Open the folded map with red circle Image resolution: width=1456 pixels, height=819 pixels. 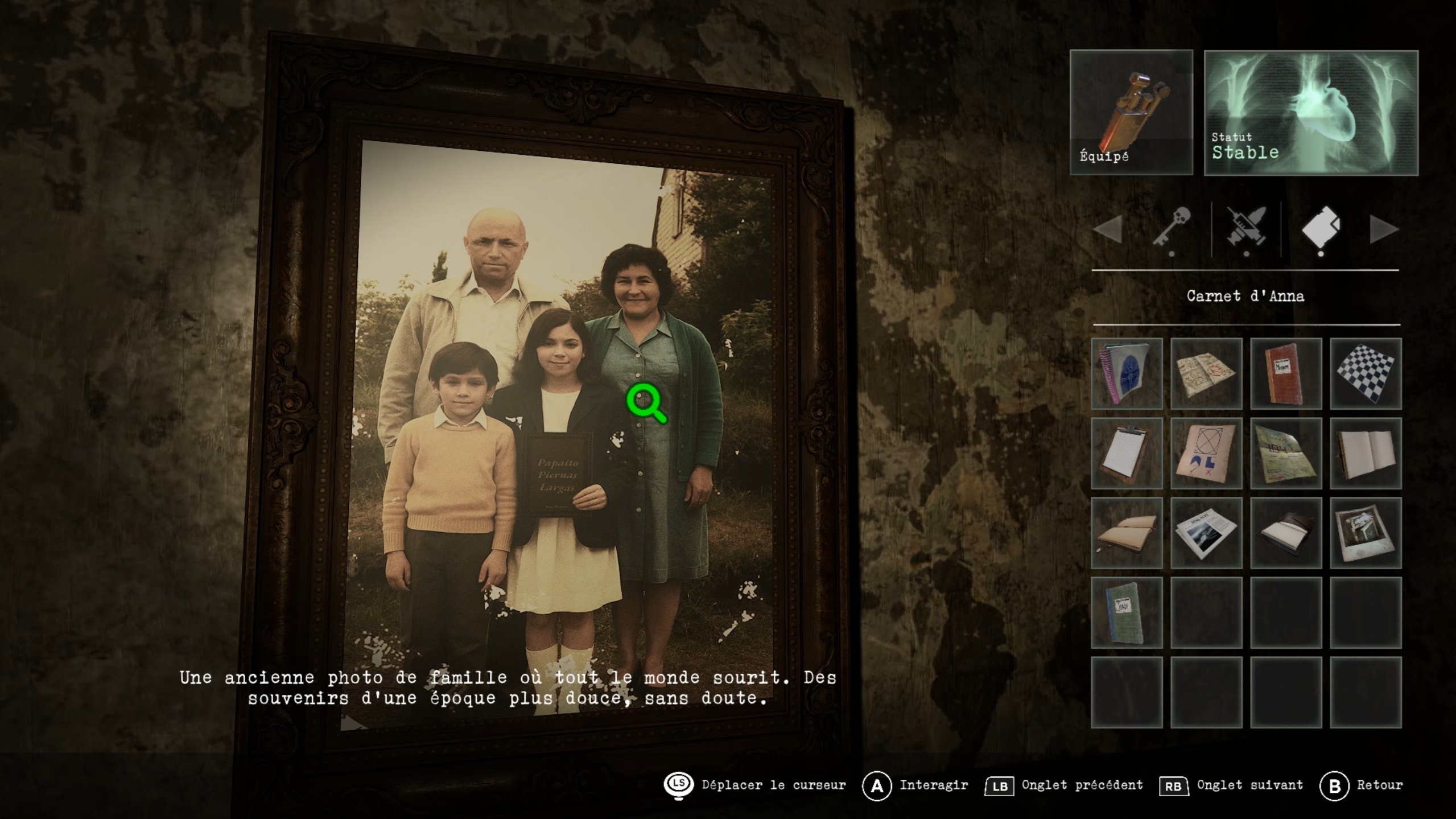(1206, 373)
